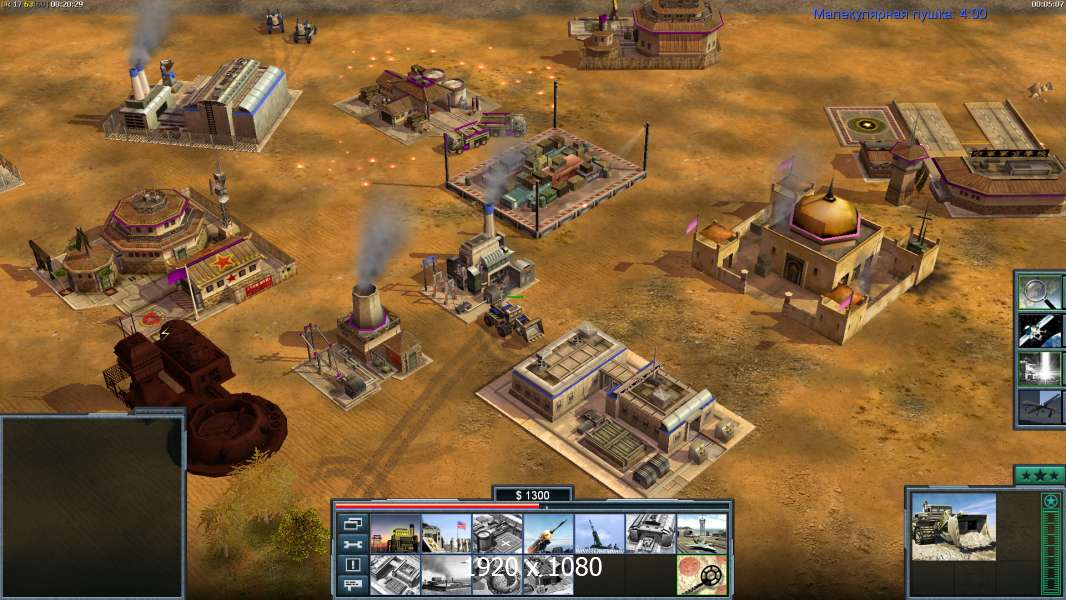Click the selected bulldozer portrait
The width and height of the screenshot is (1066, 600).
pyautogui.click(x=953, y=526)
